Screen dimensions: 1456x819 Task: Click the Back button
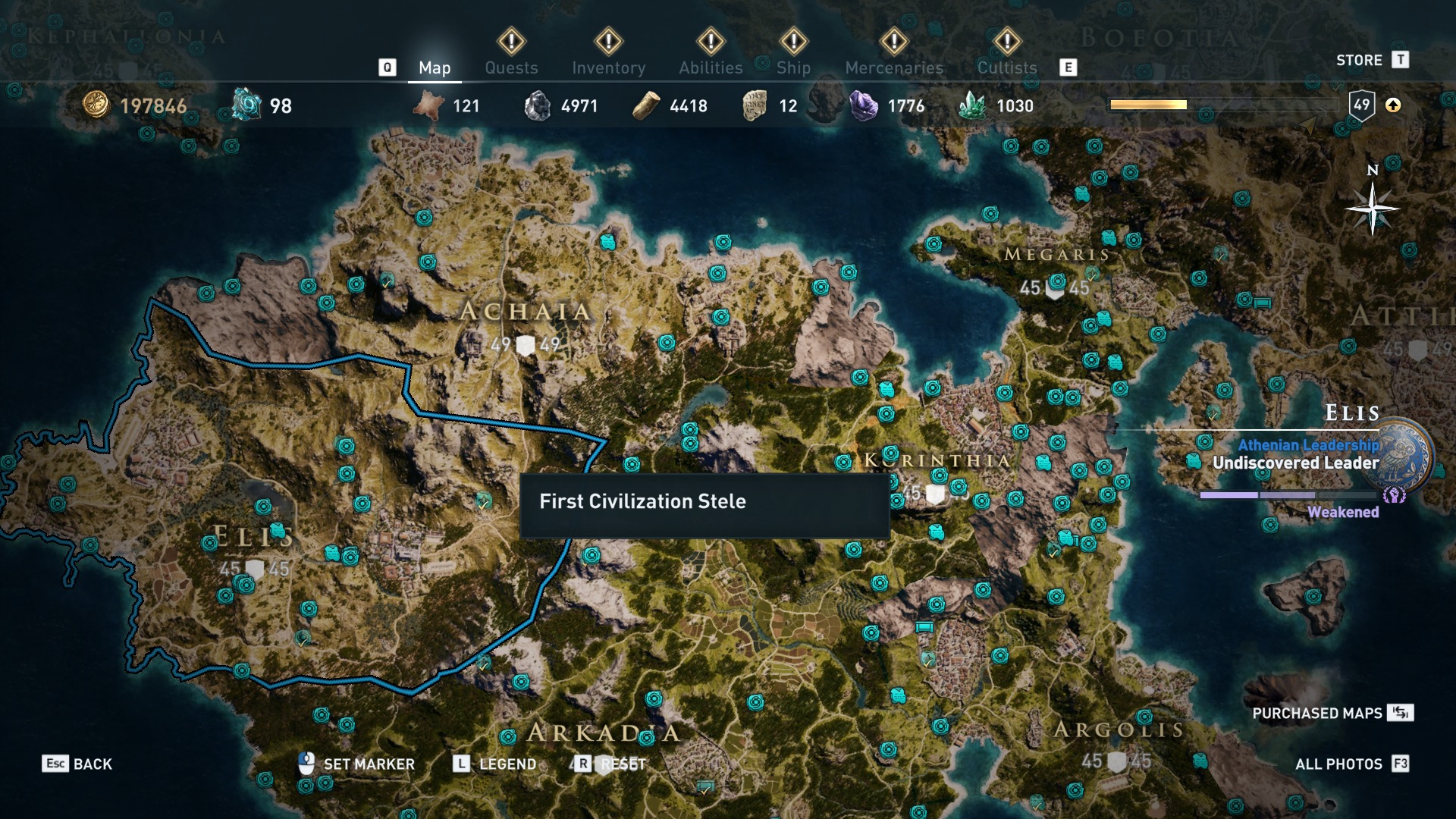coord(77,764)
